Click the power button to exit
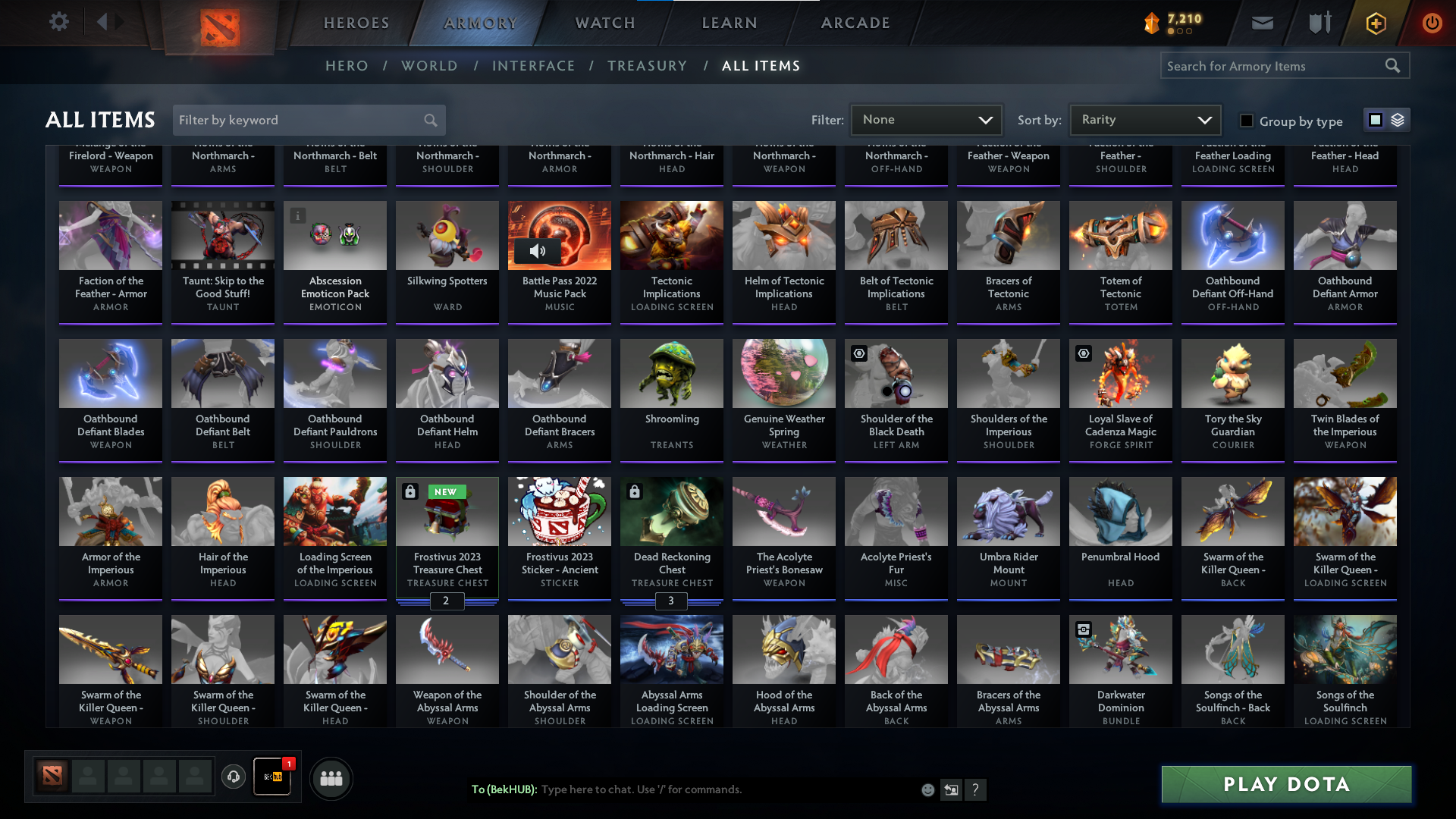The height and width of the screenshot is (819, 1456). 1432,23
